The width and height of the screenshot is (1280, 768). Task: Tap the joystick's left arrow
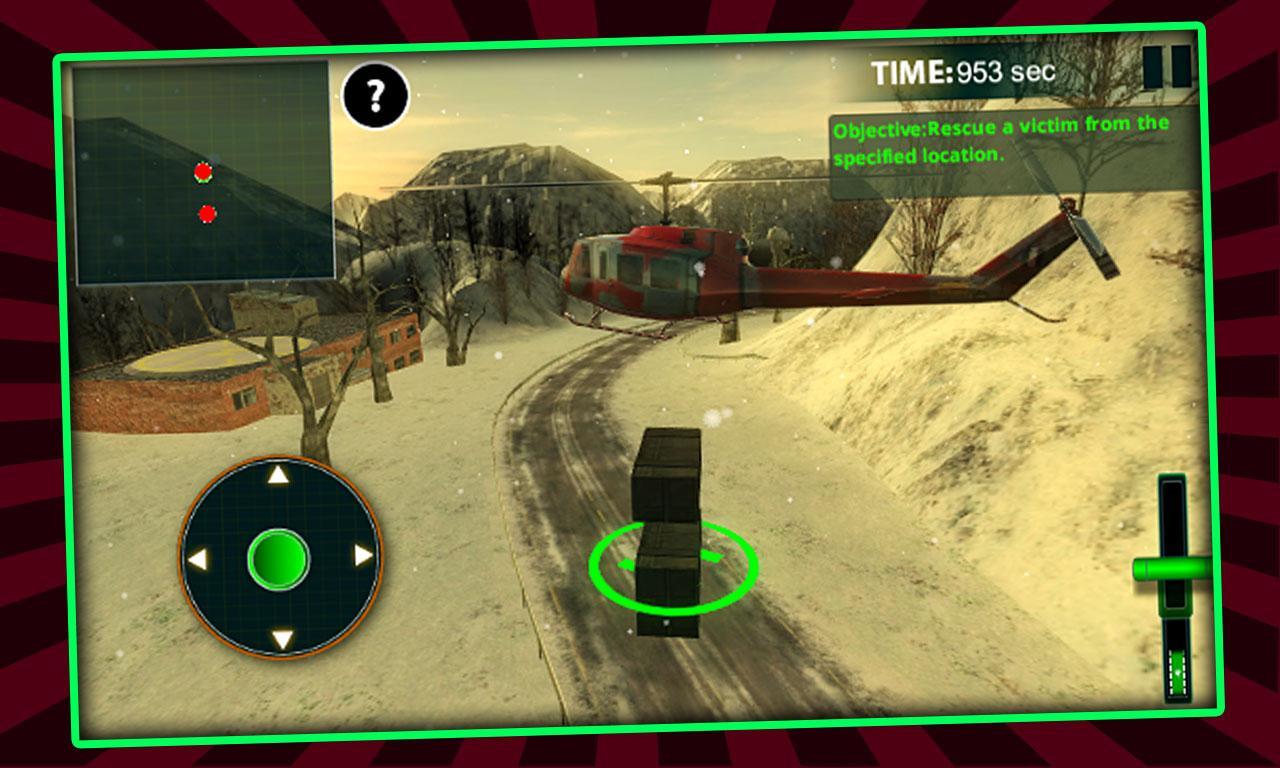point(198,559)
